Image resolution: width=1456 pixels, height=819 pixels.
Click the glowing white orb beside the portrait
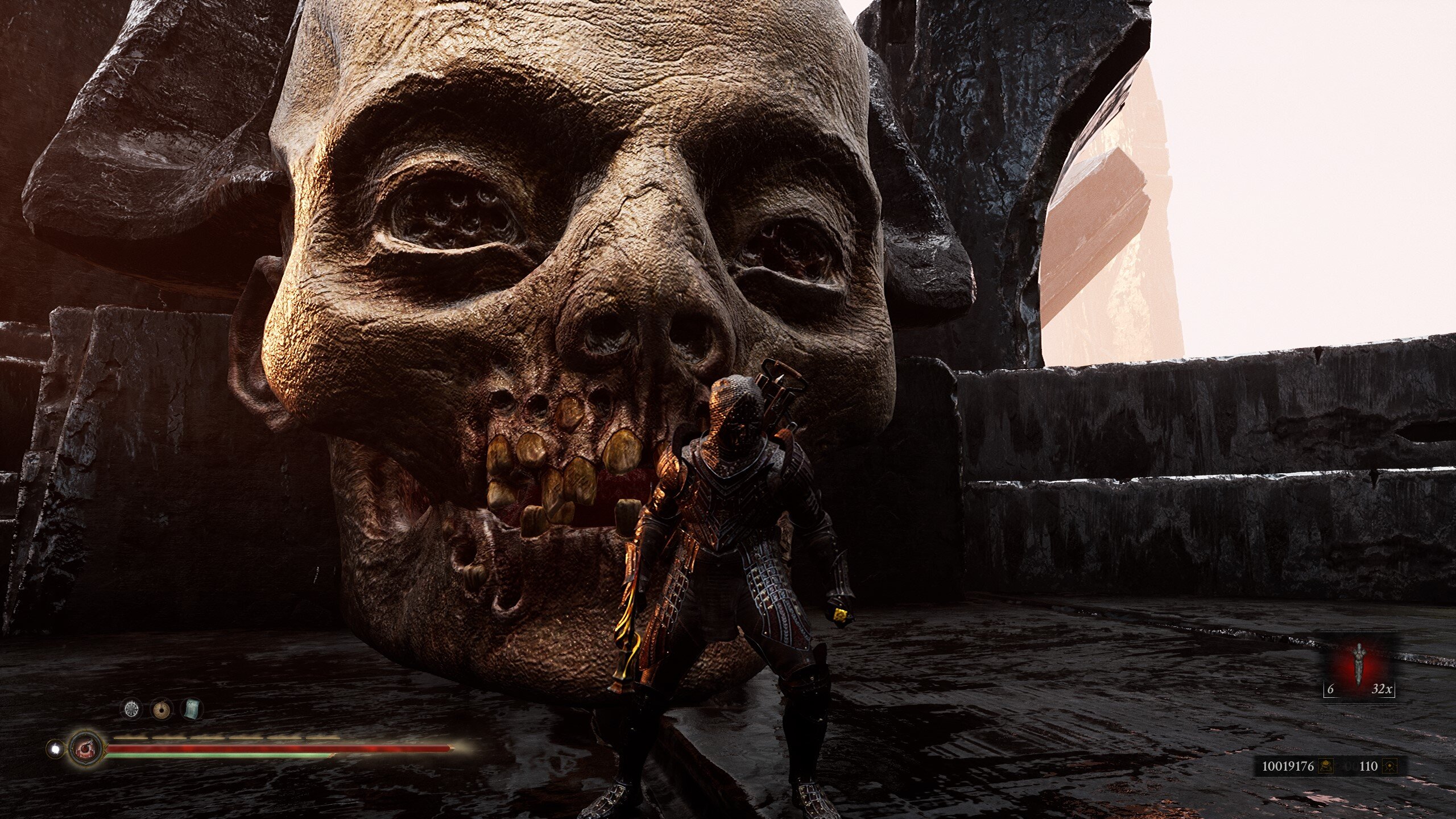coord(55,749)
